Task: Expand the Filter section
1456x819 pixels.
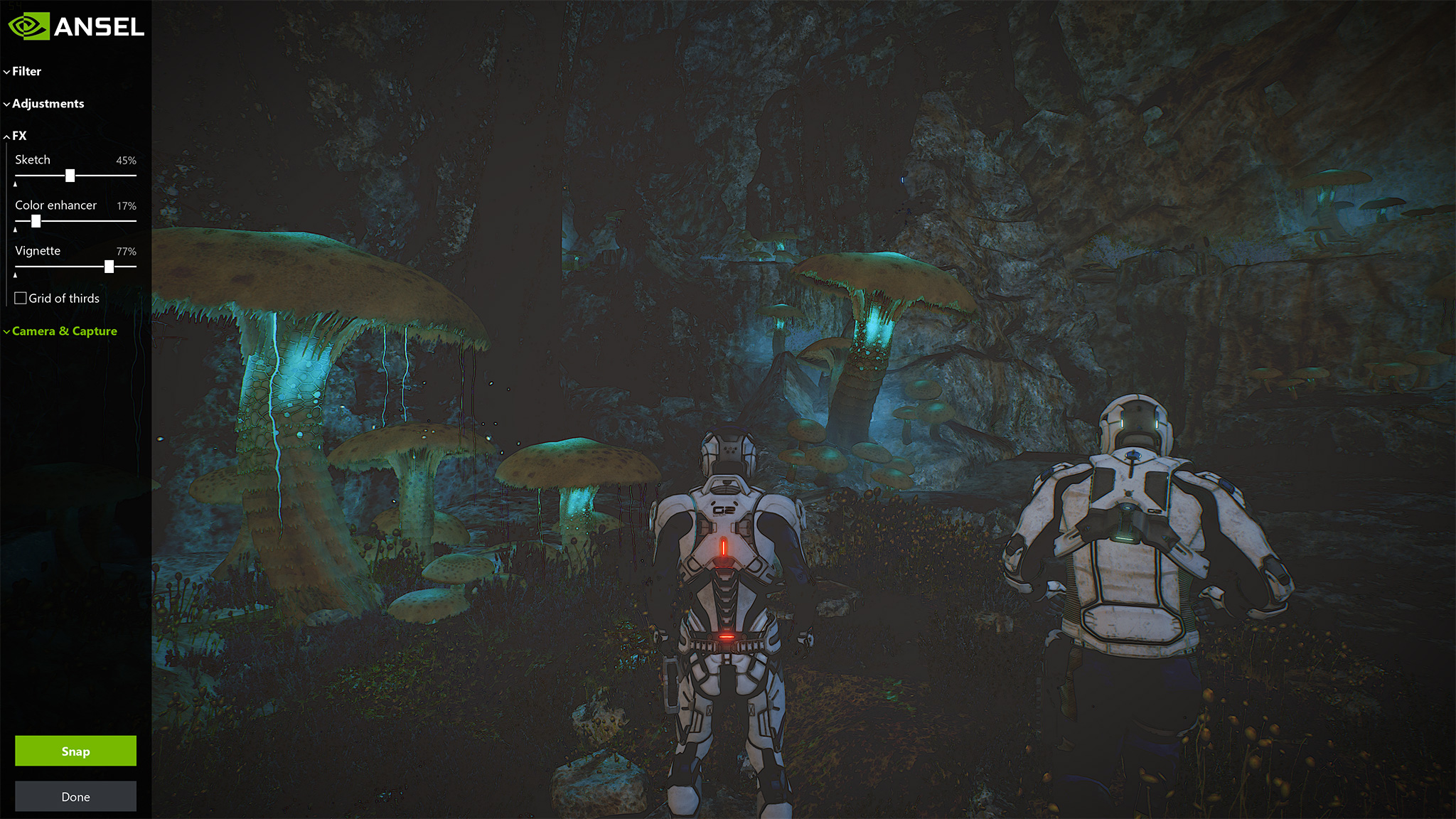Action: point(26,71)
